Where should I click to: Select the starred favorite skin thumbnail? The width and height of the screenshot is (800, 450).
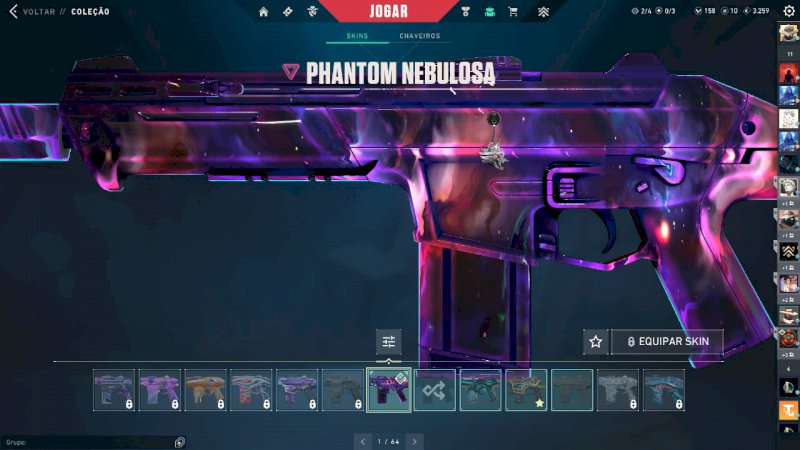(526, 390)
